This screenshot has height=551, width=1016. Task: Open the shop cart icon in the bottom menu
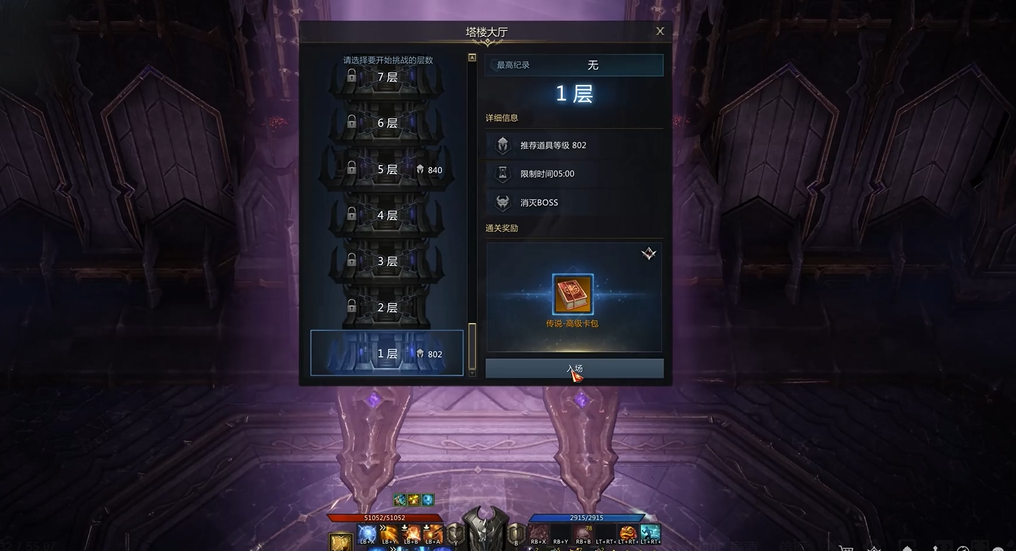click(848, 546)
